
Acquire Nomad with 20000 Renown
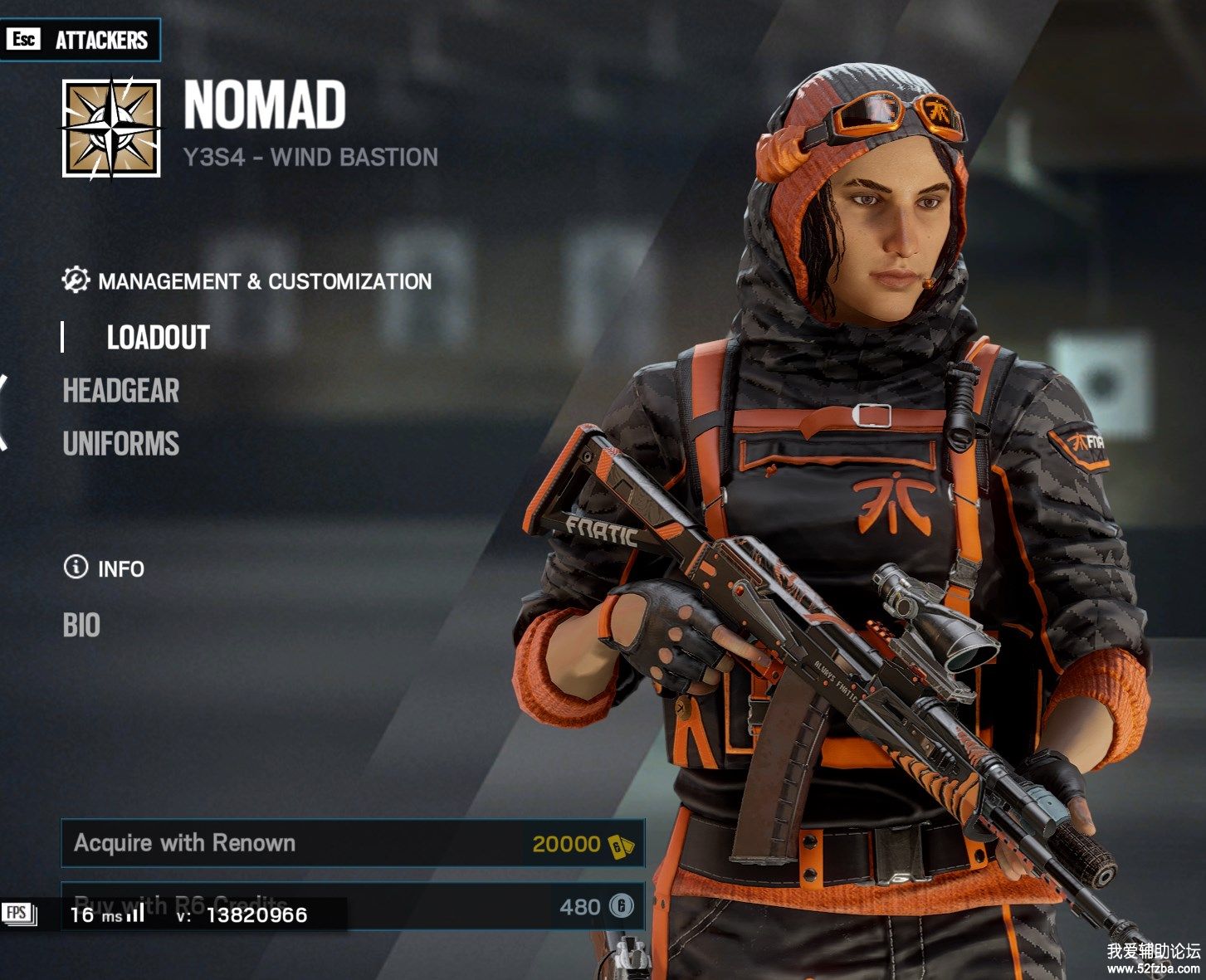(353, 843)
